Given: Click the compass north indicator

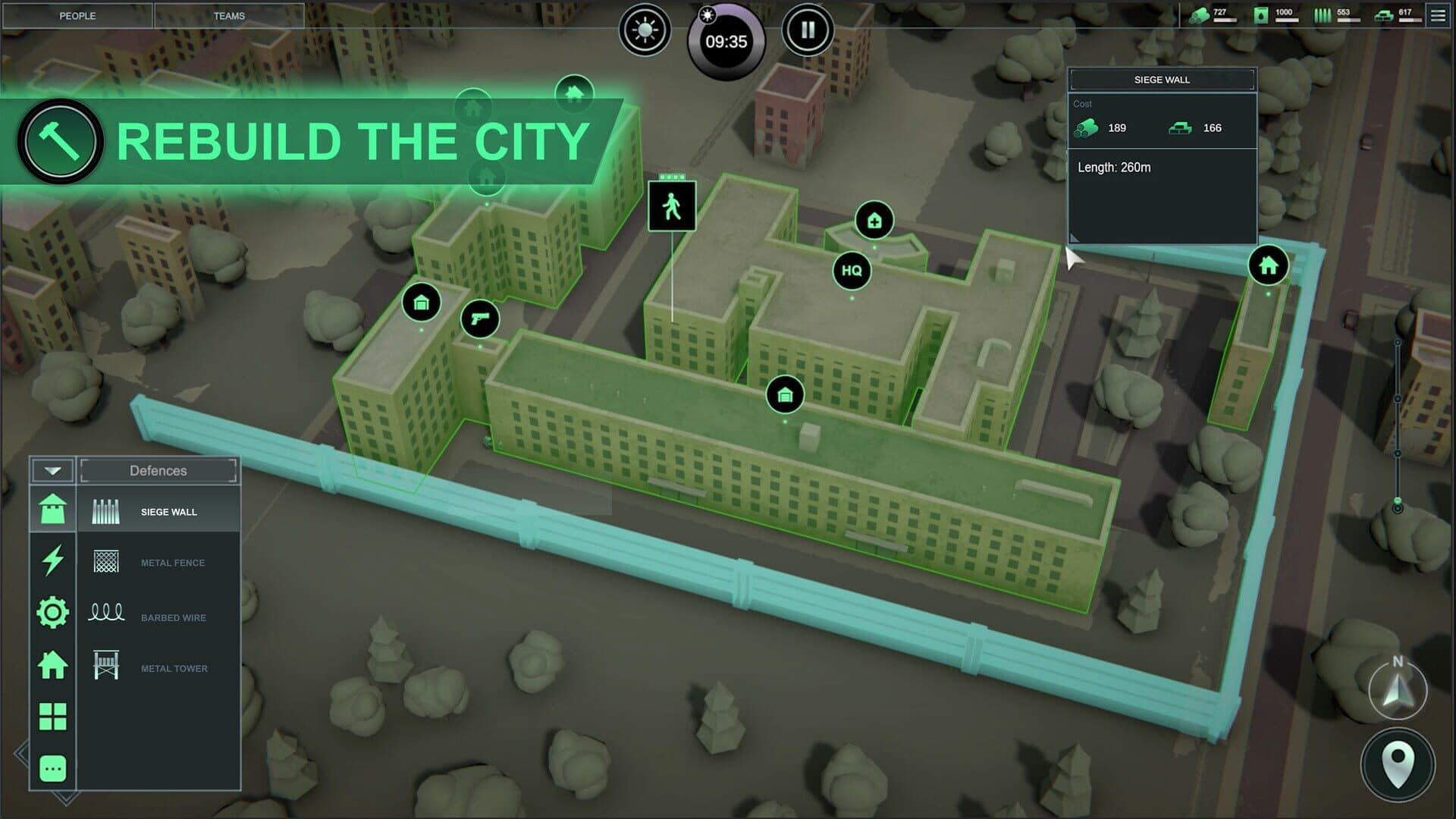Looking at the screenshot, I should click(1398, 689).
